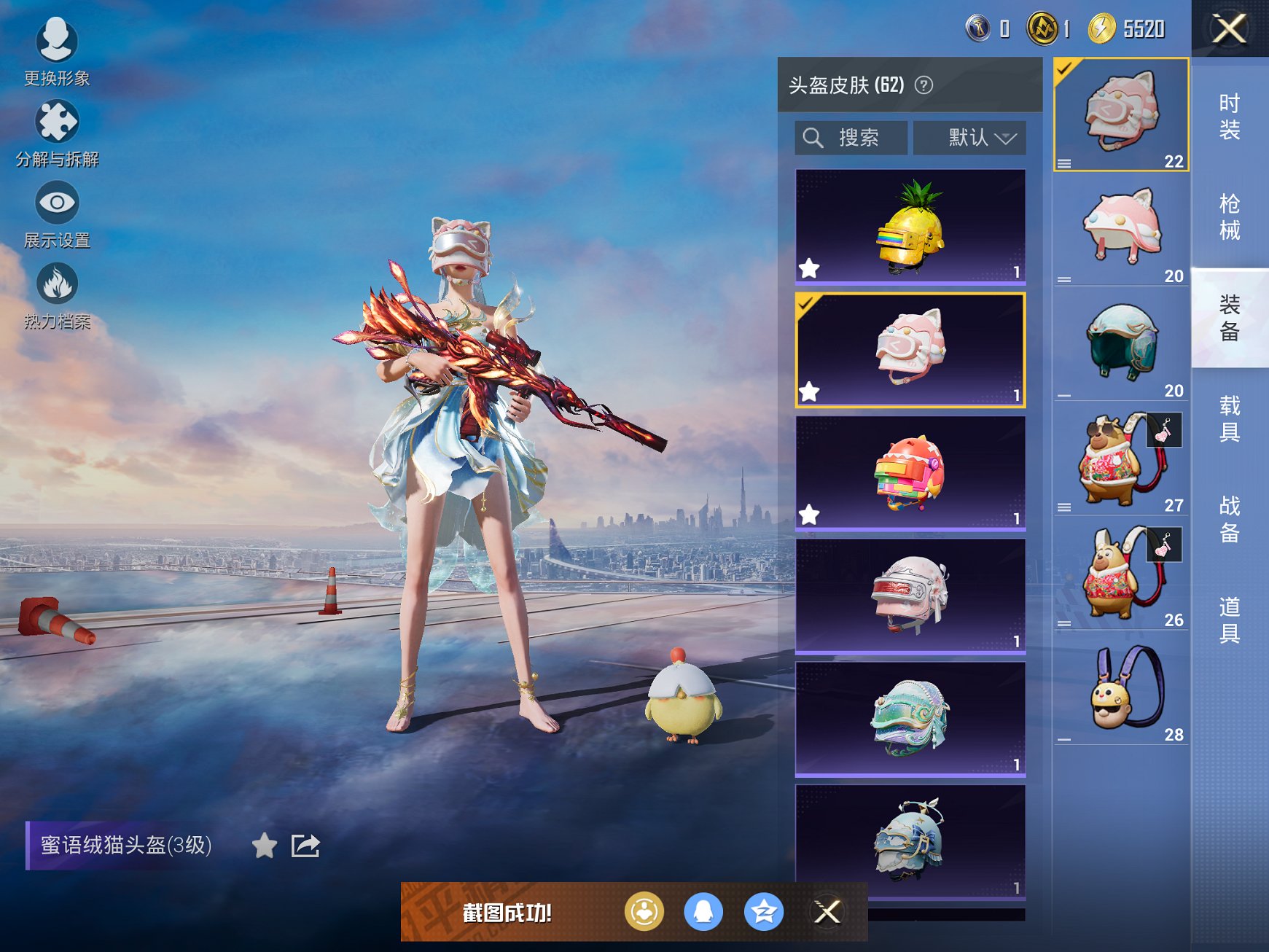Toggle the star on the candy helmet
The width and height of the screenshot is (1269, 952).
tap(809, 516)
